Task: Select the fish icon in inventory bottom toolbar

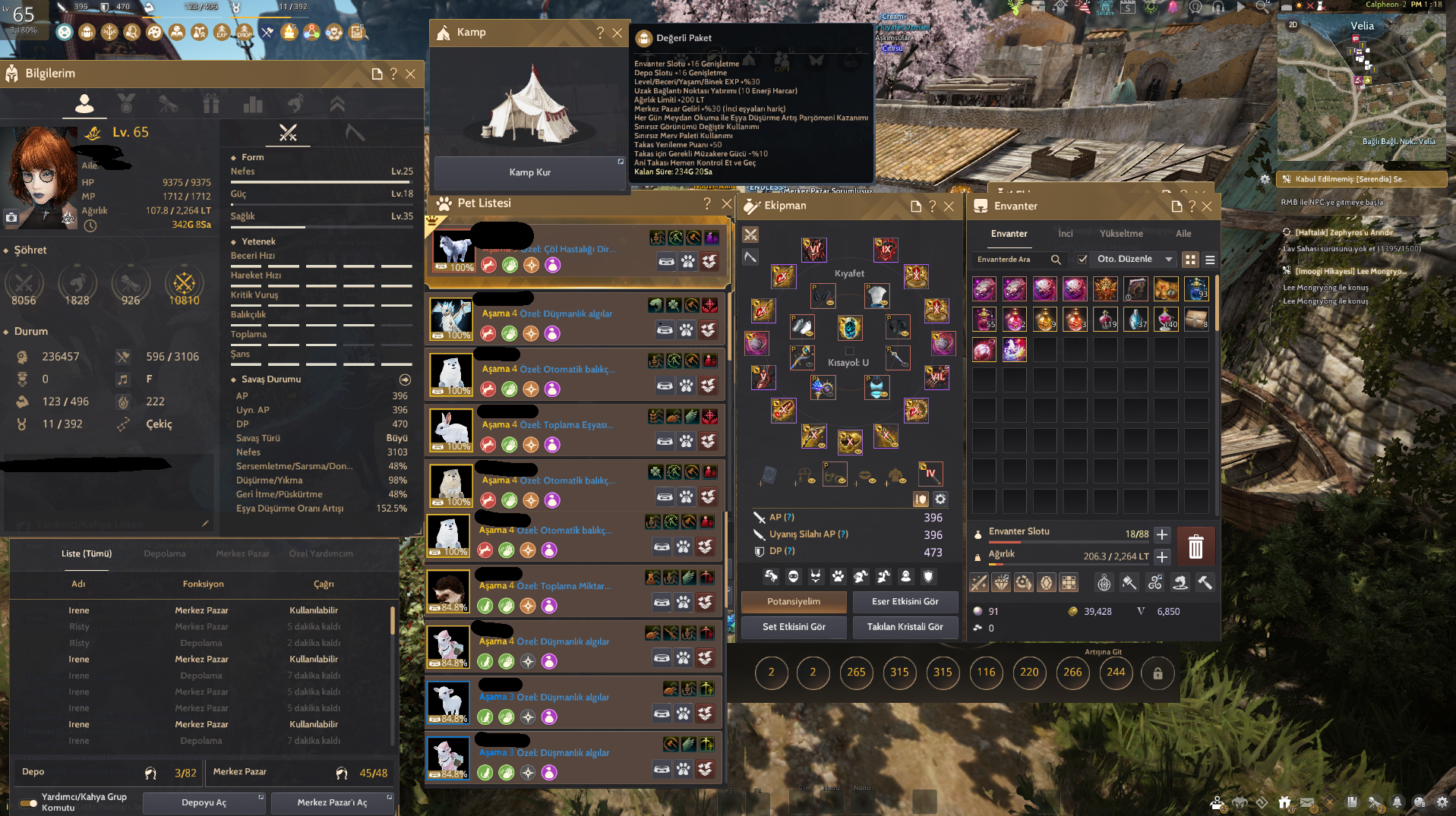Action: 1180,583
